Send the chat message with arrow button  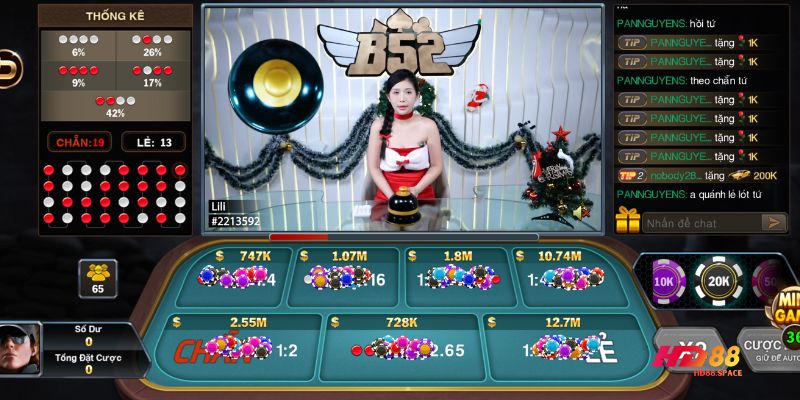tap(773, 222)
